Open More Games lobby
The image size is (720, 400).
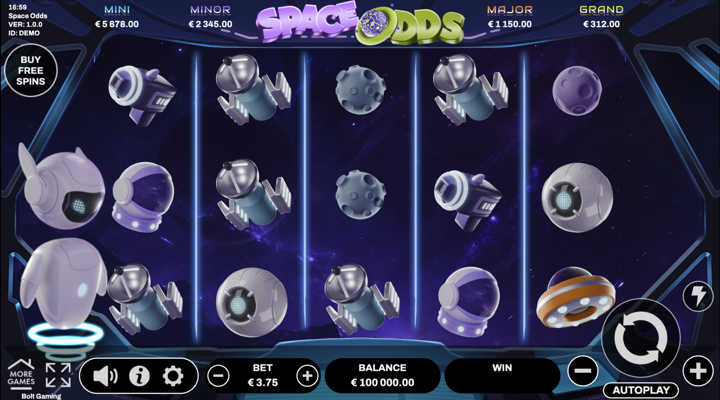(x=21, y=374)
